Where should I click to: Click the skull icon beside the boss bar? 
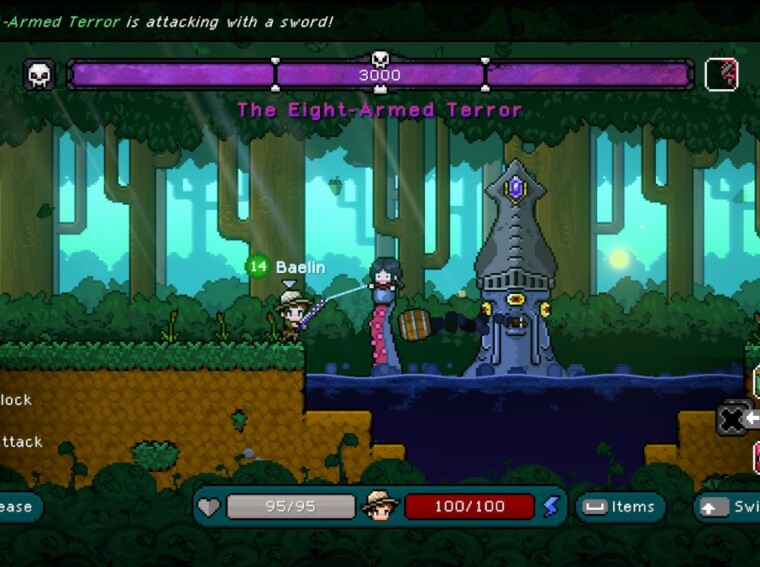40,75
